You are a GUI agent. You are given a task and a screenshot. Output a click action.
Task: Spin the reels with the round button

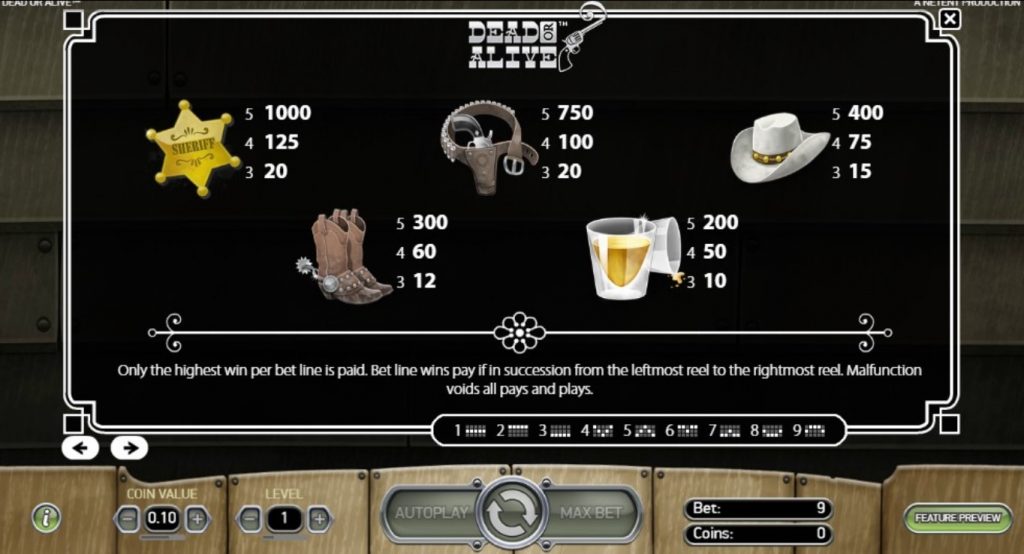click(x=512, y=513)
